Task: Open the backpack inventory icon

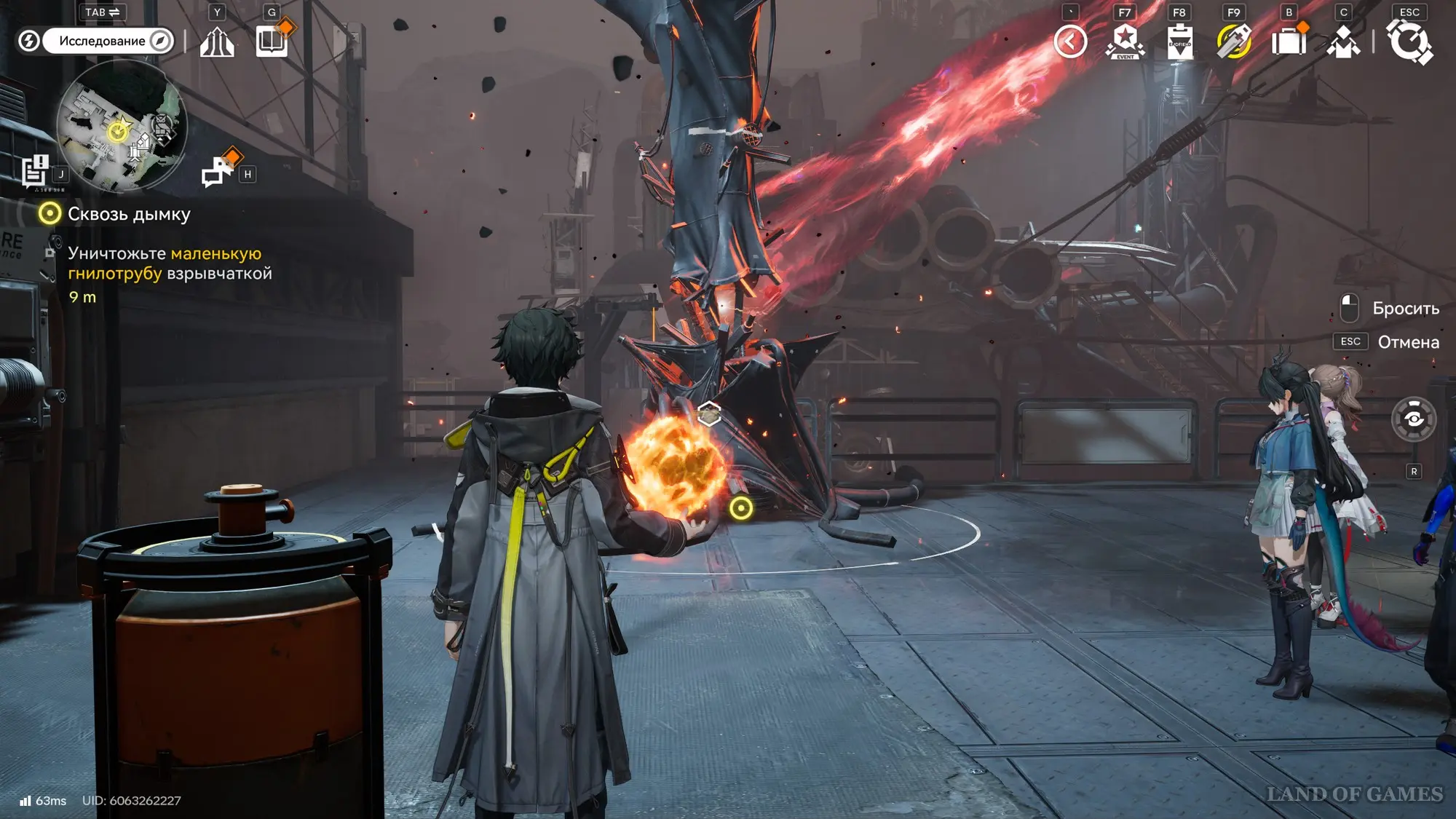Action: coord(1289,41)
